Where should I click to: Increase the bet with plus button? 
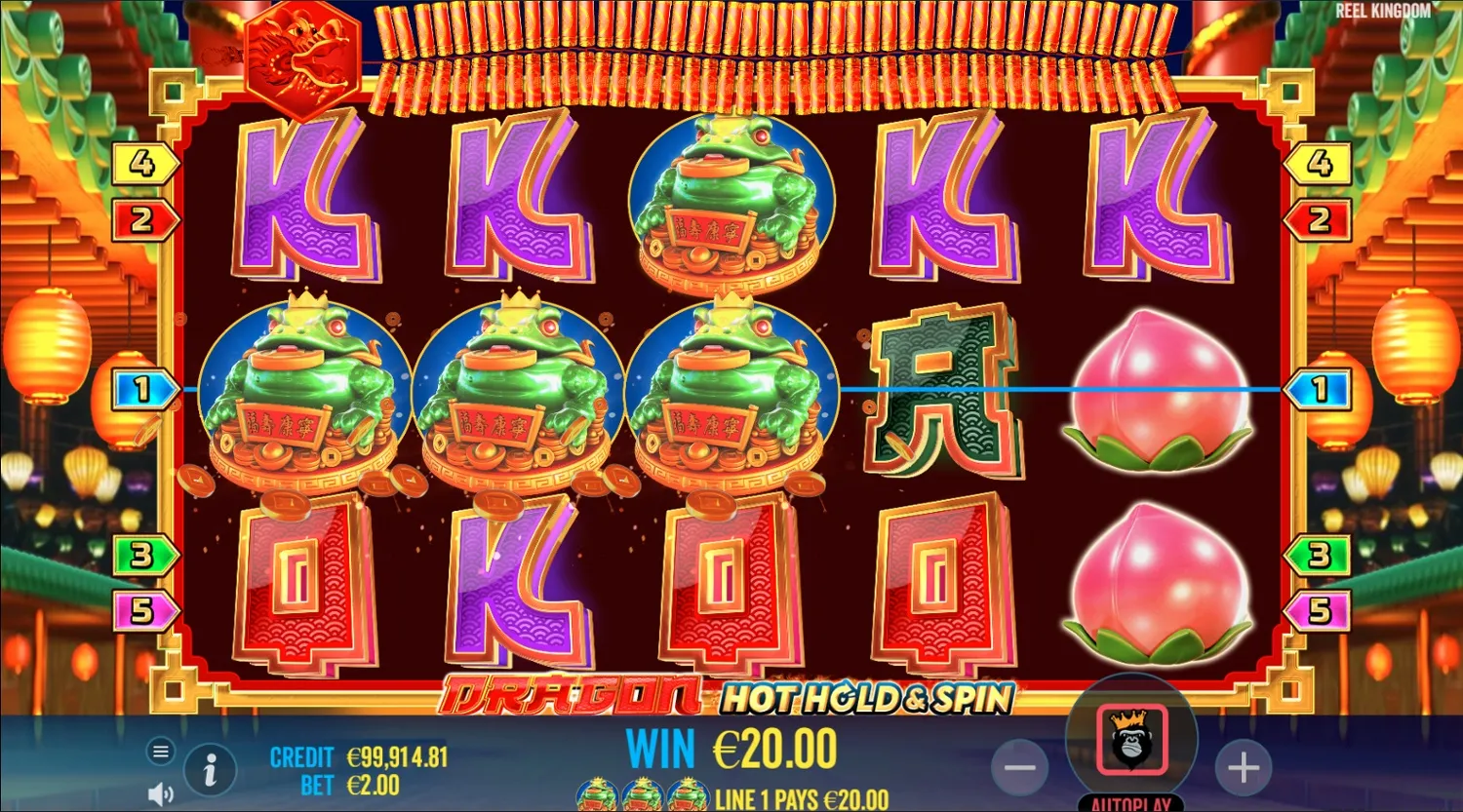click(1243, 767)
